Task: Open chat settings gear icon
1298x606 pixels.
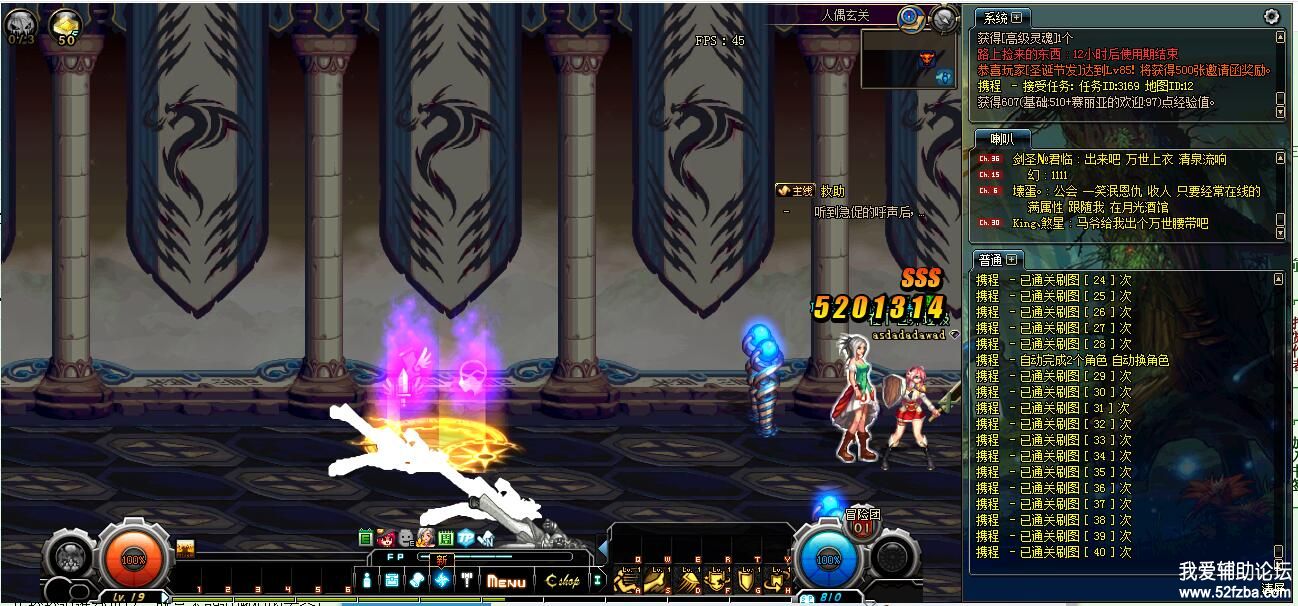Action: point(1271,16)
